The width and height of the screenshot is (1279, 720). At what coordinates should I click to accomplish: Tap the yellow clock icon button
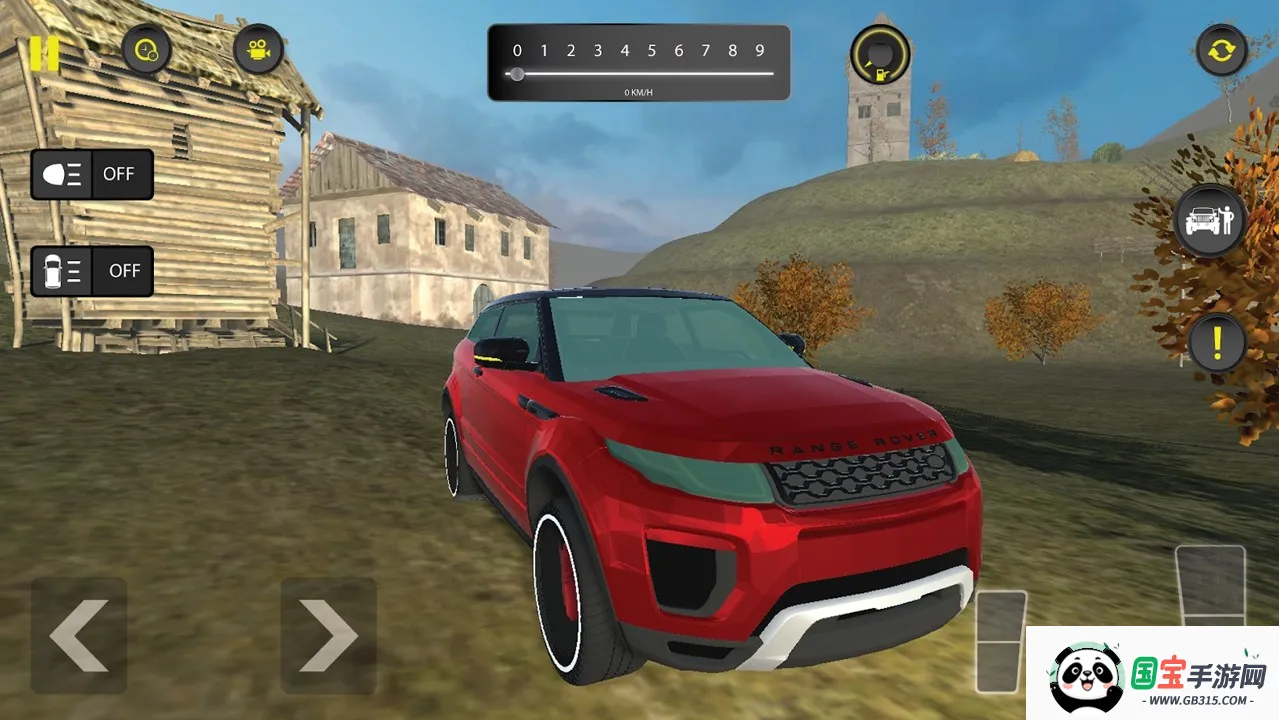pos(146,49)
